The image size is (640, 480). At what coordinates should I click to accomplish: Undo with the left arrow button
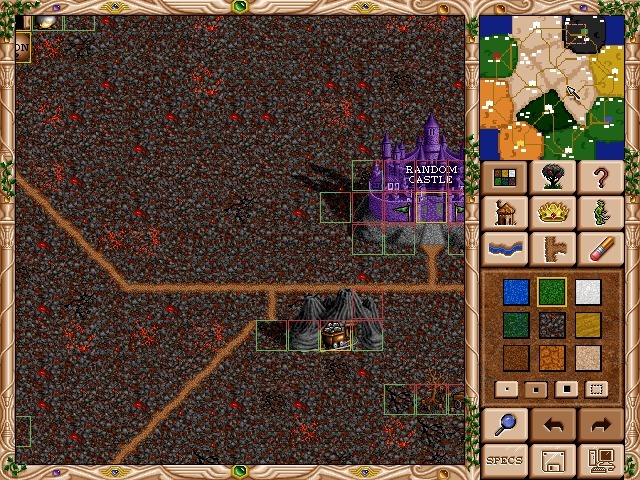click(552, 425)
